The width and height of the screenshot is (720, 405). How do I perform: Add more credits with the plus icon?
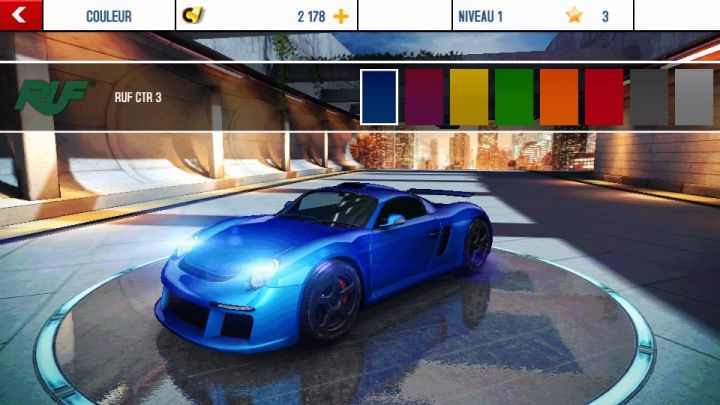341,16
